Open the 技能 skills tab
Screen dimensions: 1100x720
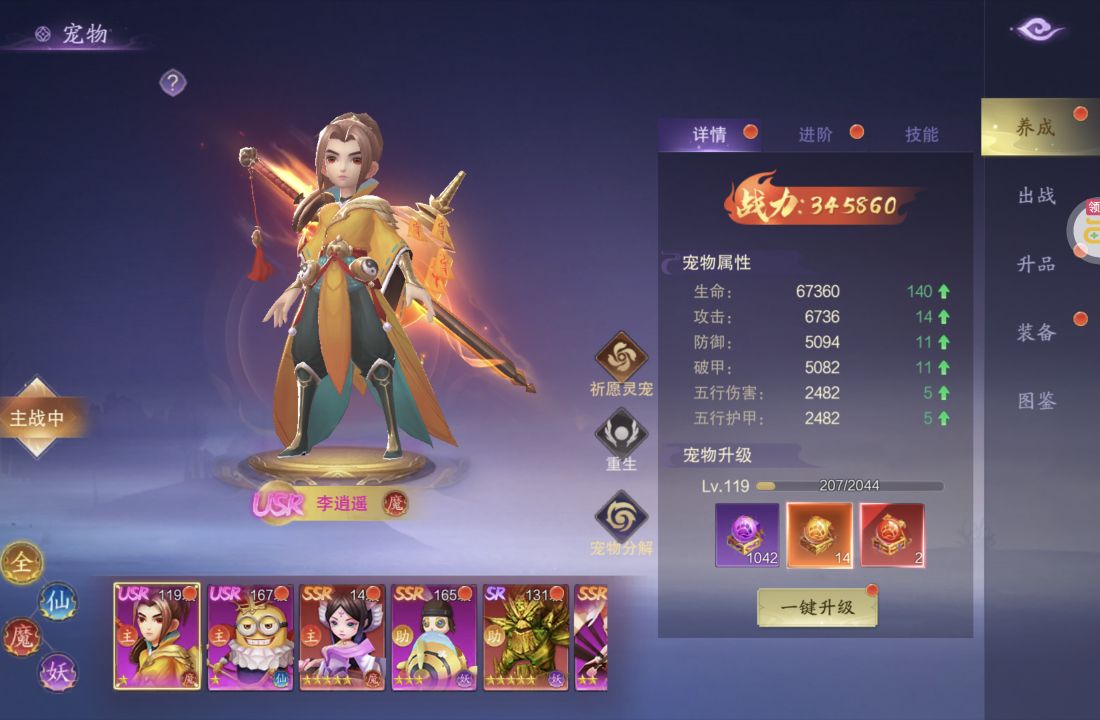click(x=921, y=135)
